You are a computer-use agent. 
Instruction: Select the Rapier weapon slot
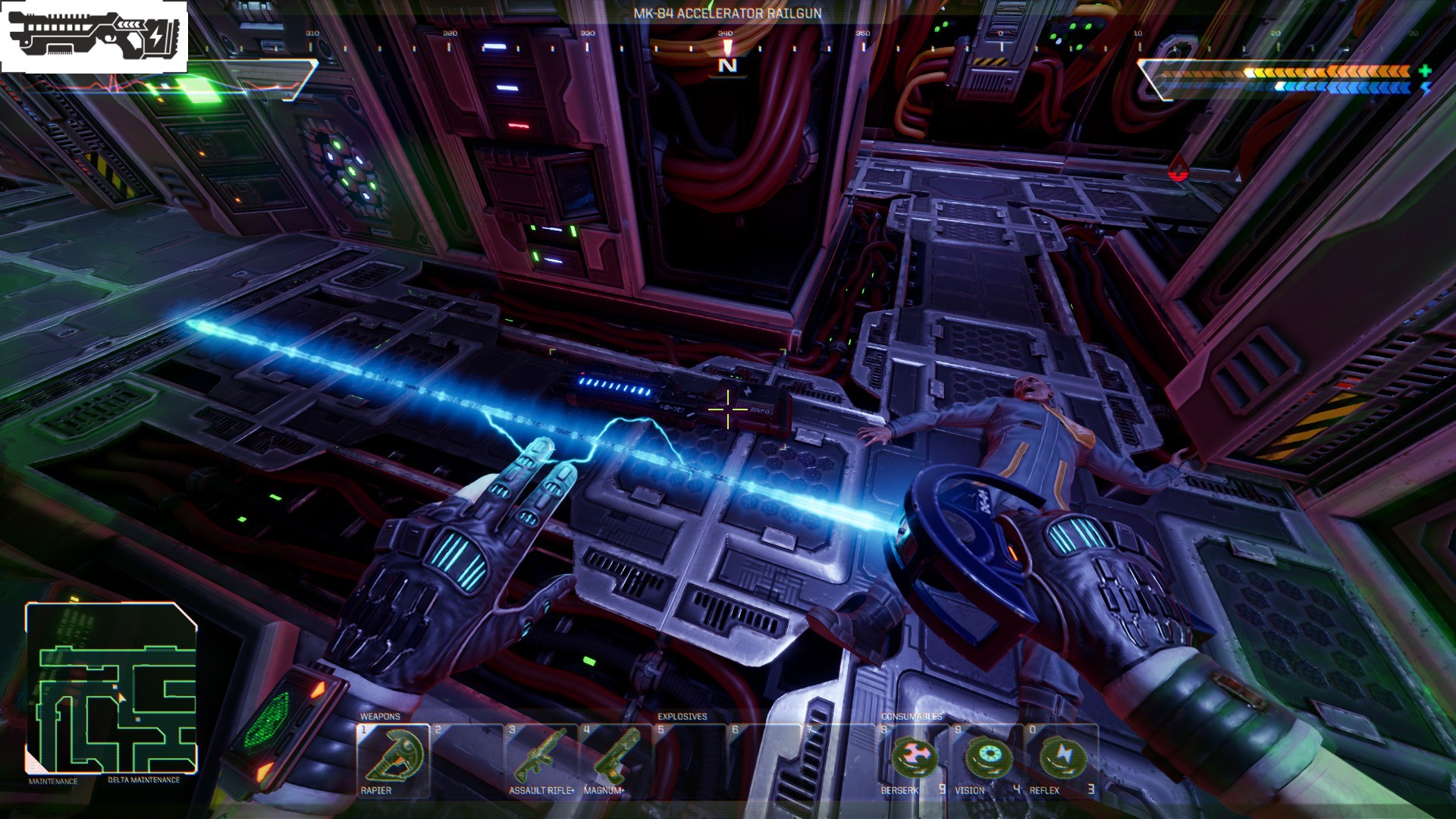tap(393, 758)
